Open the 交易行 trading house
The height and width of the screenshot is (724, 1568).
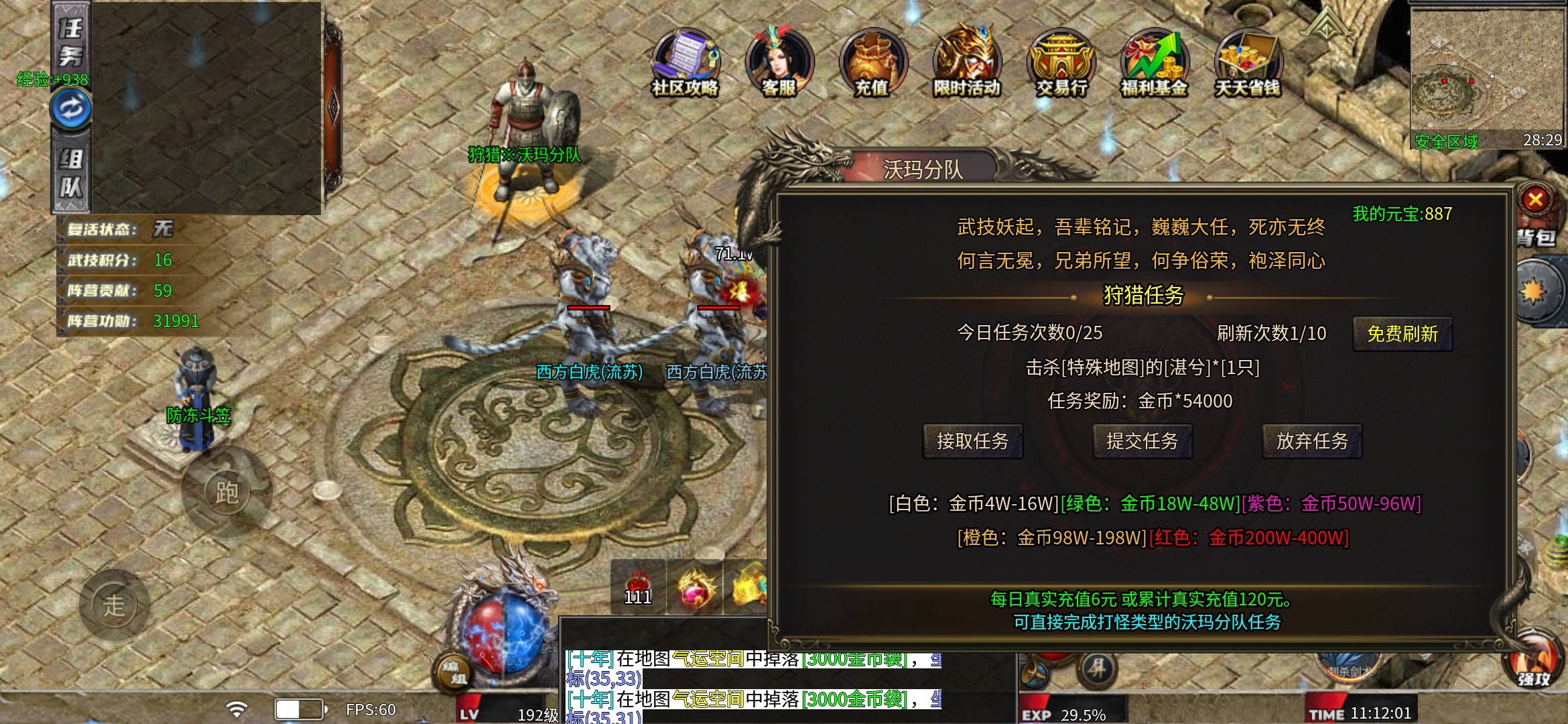click(1061, 64)
